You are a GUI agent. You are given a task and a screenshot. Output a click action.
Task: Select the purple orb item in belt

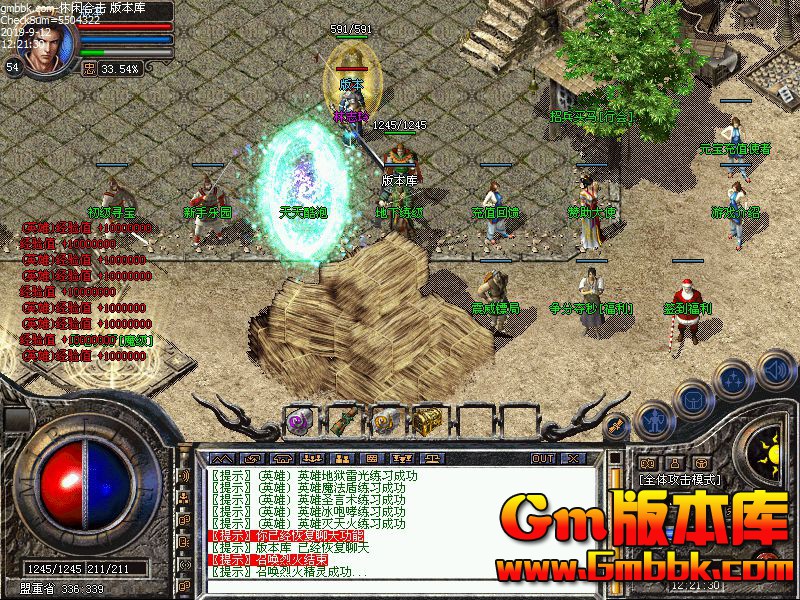[x=299, y=418]
